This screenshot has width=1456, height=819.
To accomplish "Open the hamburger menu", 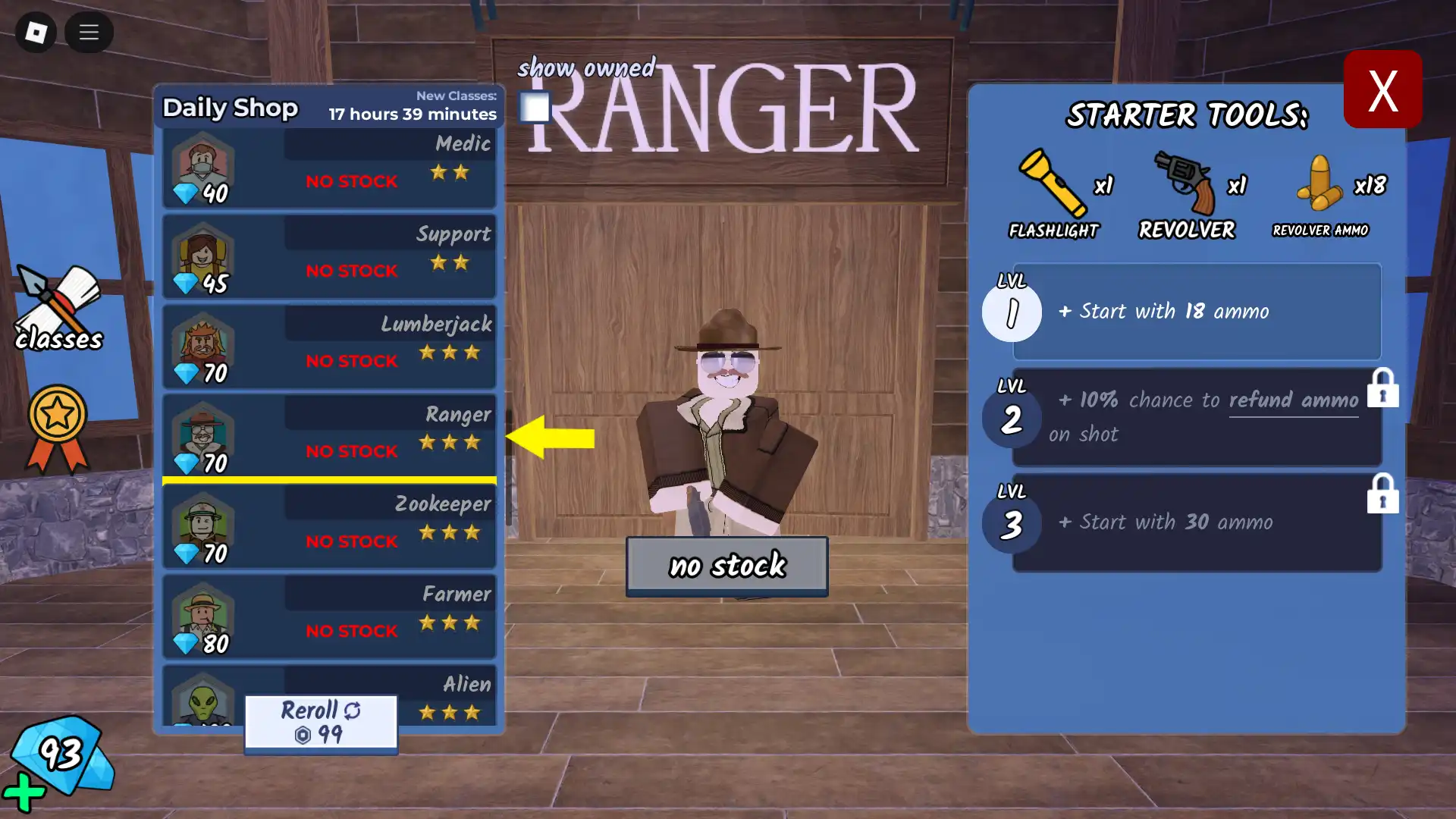I will [89, 33].
